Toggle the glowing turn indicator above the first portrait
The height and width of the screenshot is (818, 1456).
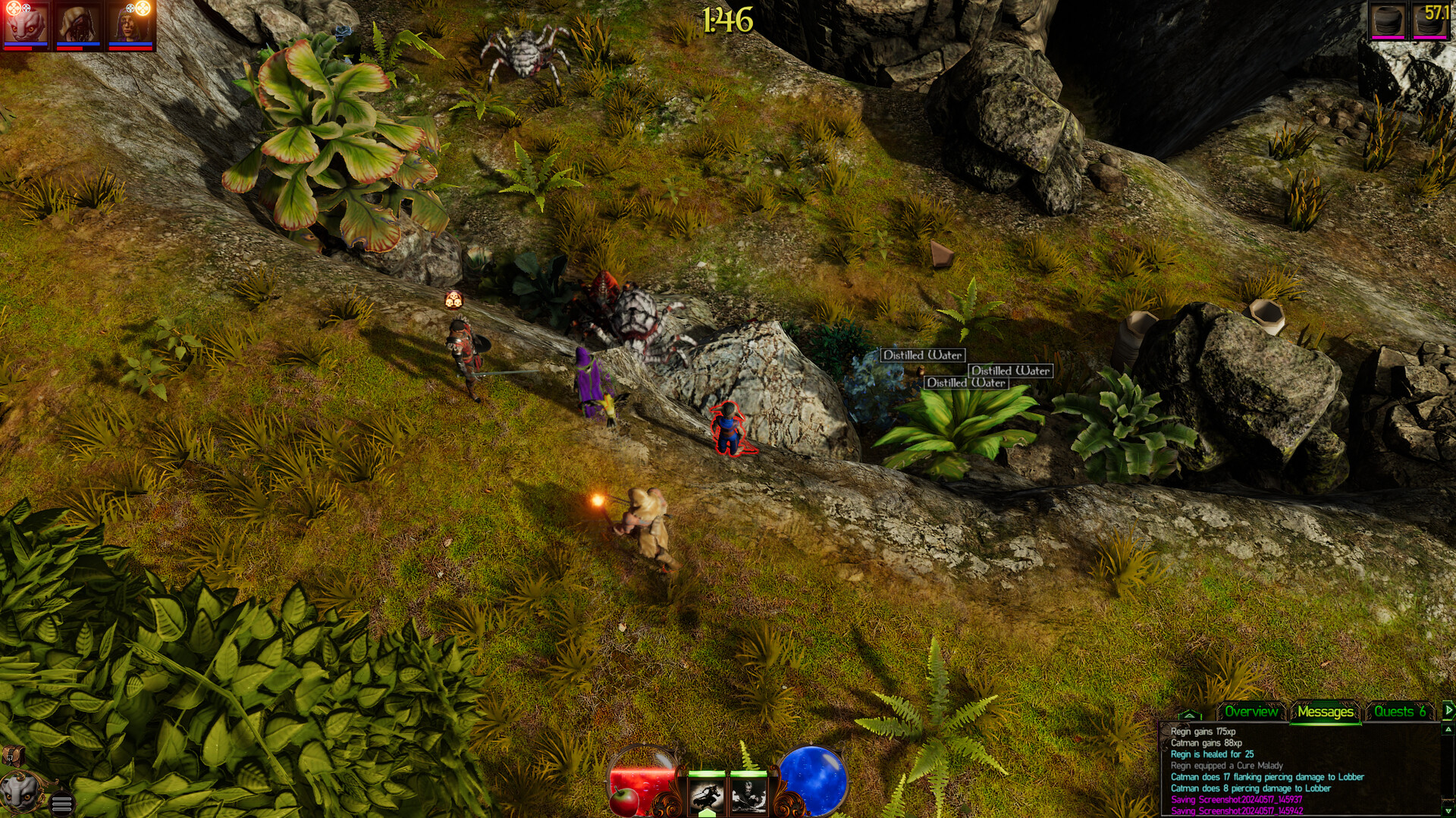coord(13,8)
